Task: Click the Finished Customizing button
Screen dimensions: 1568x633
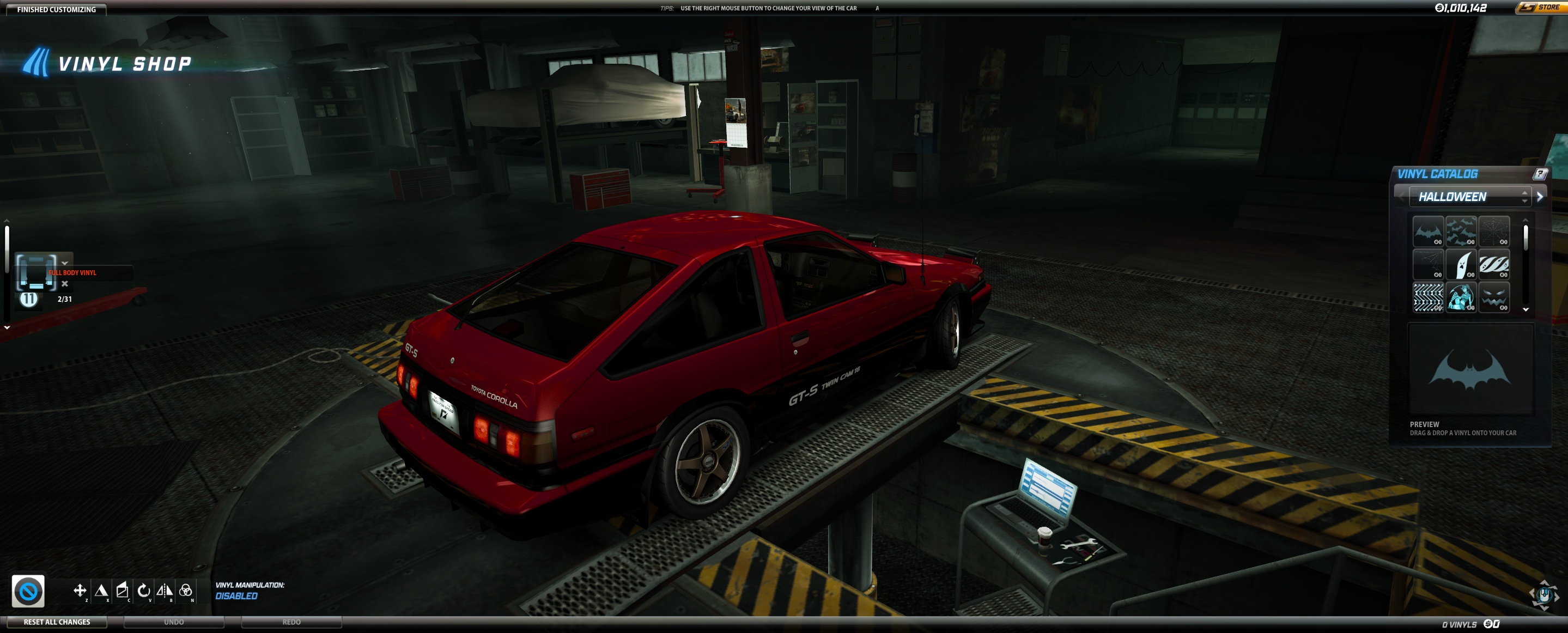Action: click(x=56, y=9)
